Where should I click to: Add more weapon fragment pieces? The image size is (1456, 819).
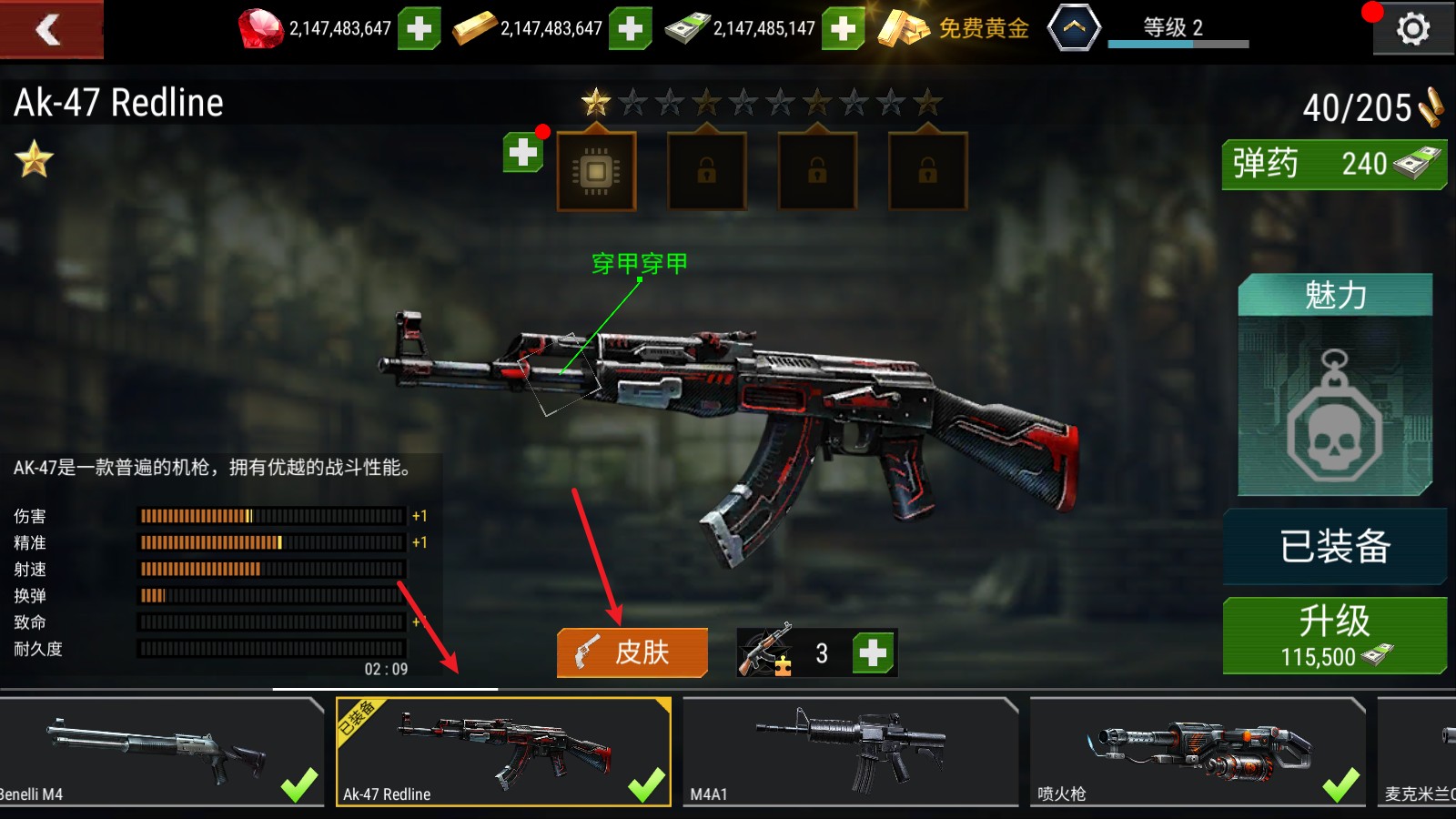click(x=874, y=652)
